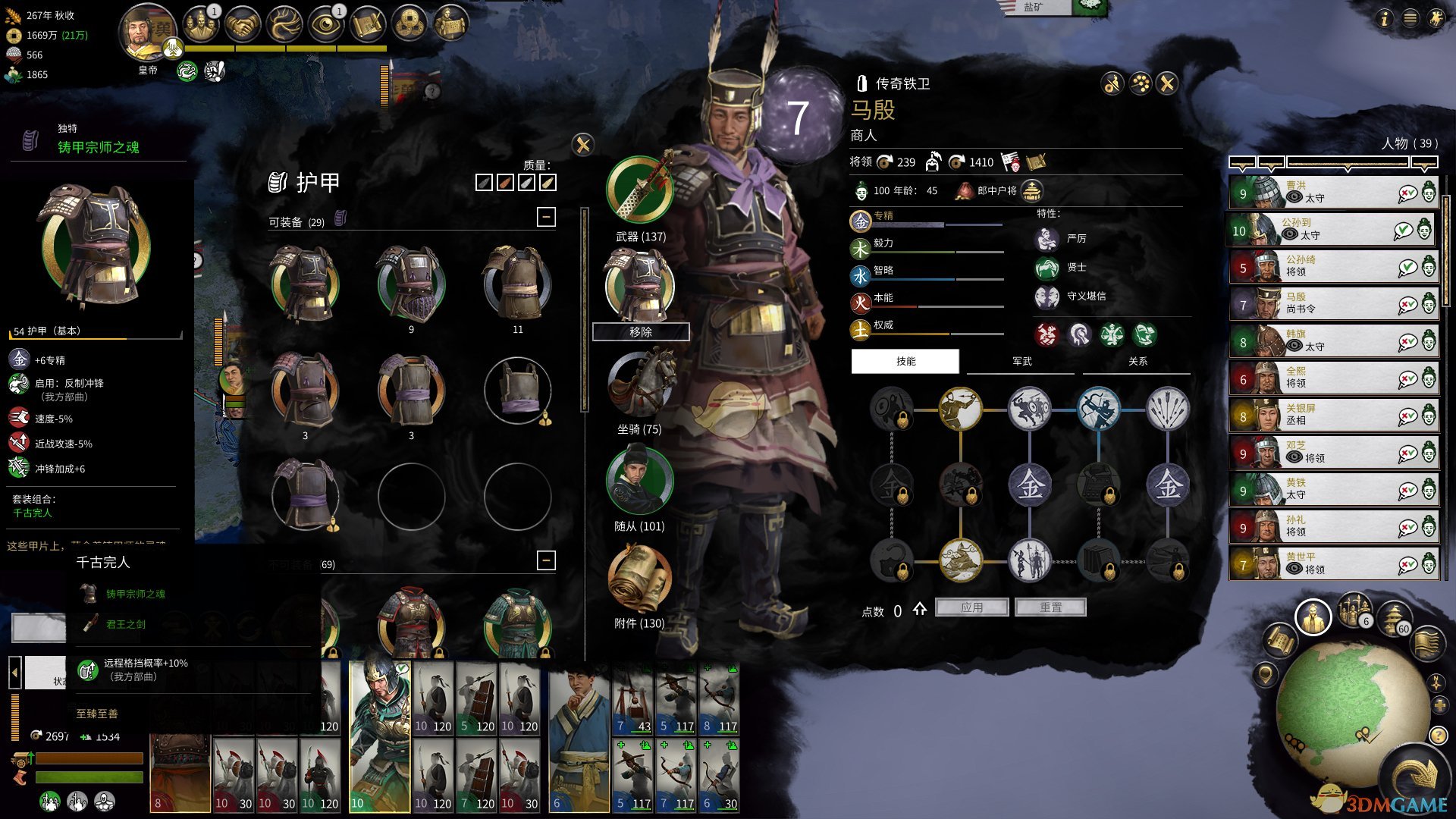The height and width of the screenshot is (819, 1456).
Task: Click the emperor faction leader portrait
Action: (x=147, y=34)
